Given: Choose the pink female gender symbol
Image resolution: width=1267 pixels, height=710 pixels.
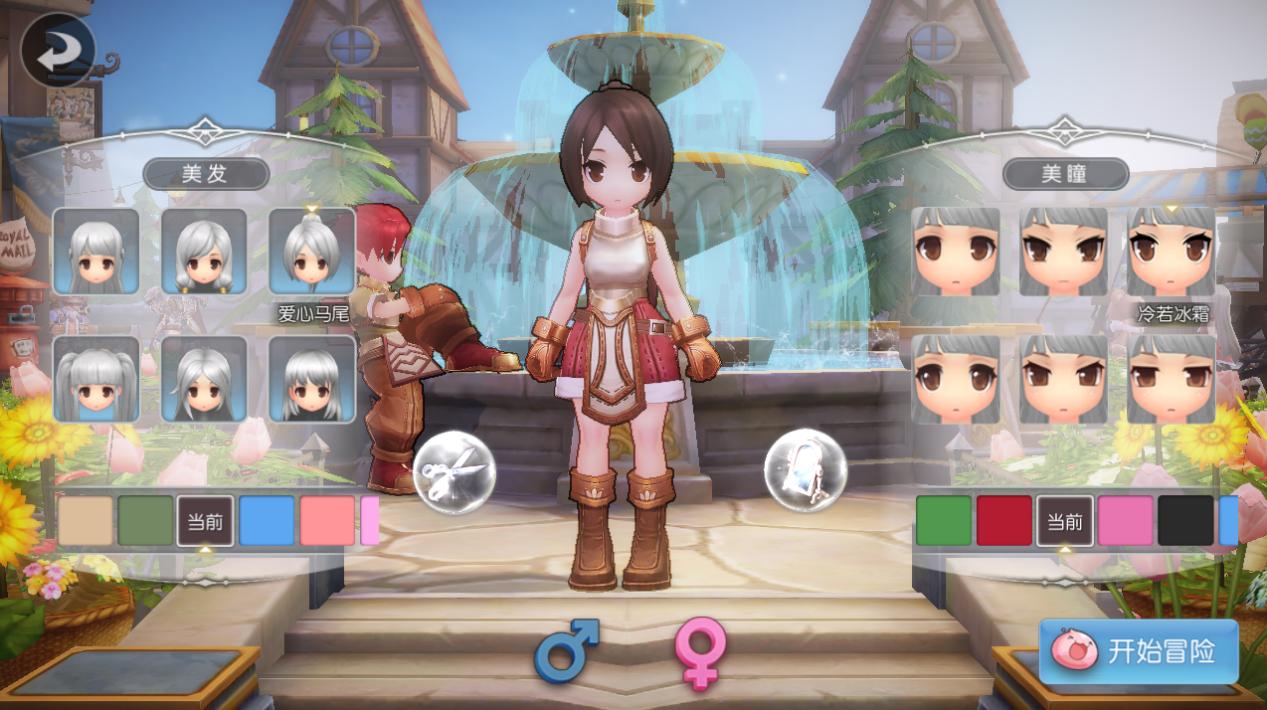Looking at the screenshot, I should [699, 651].
